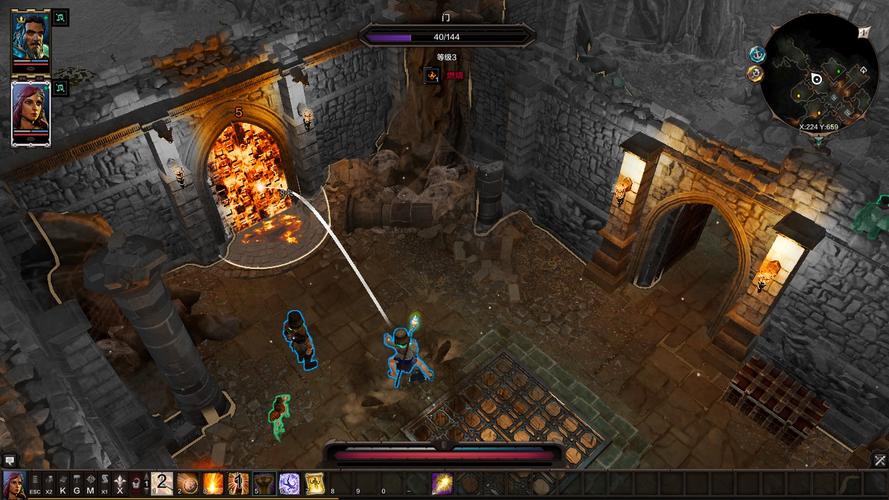Use the round shield skill in slot two
Image resolution: width=889 pixels, height=500 pixels.
[187, 484]
